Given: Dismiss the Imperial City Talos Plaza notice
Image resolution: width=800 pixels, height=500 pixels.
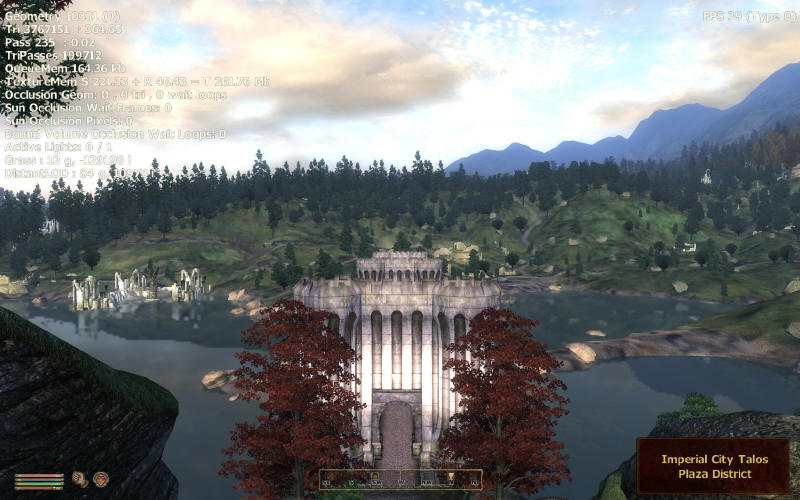Looking at the screenshot, I should 712,466.
